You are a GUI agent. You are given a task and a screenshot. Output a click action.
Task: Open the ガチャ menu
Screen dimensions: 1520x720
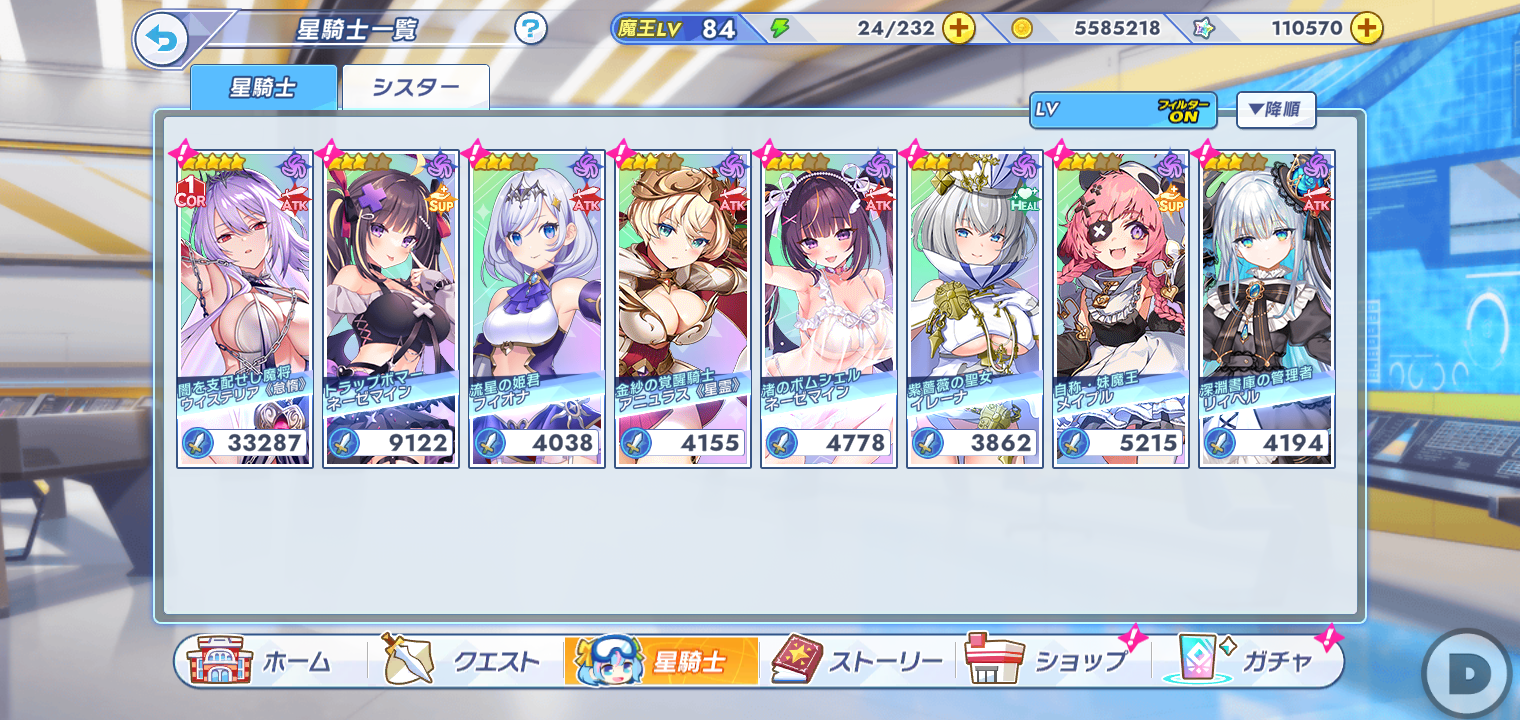point(1248,662)
